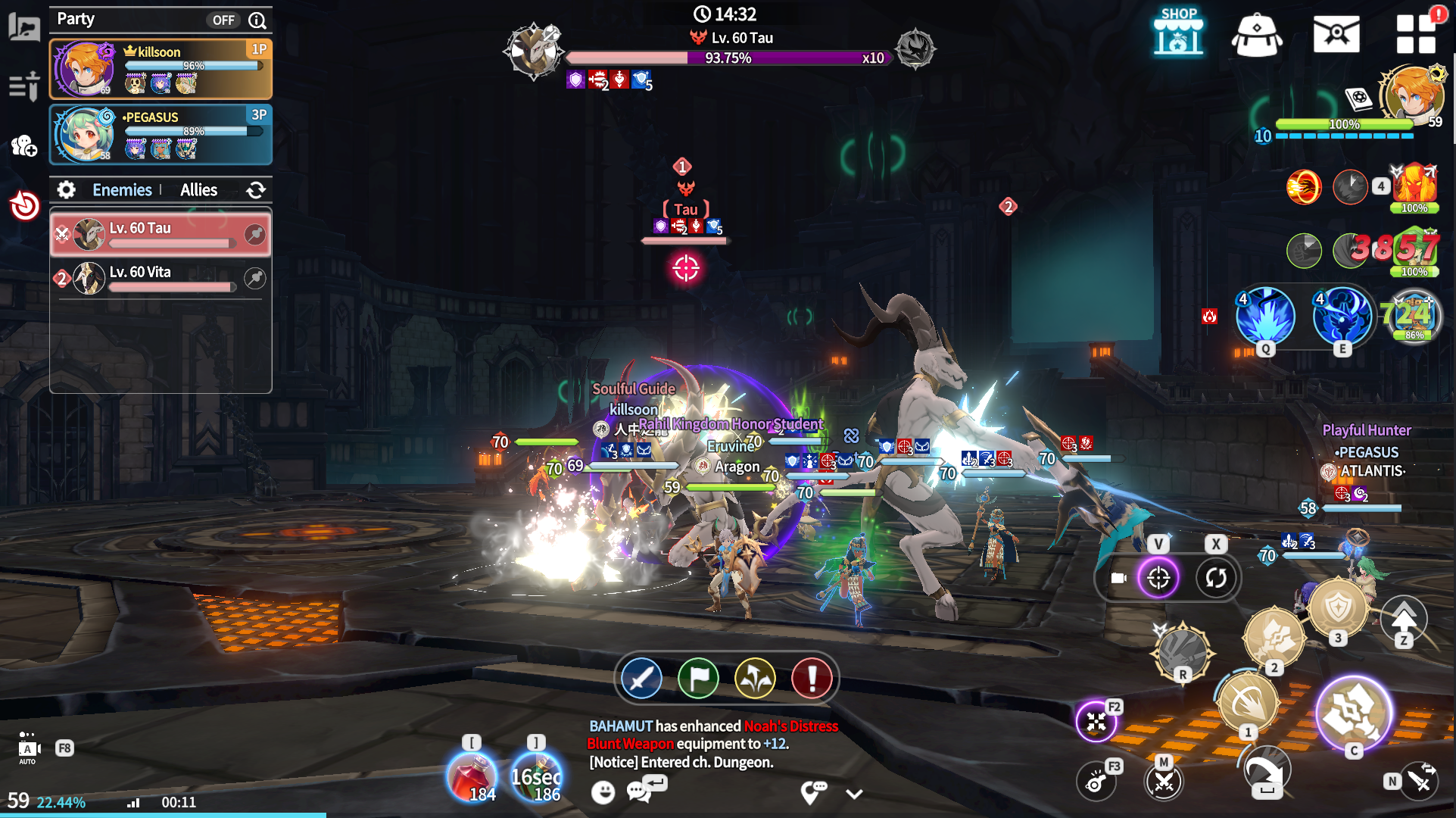The width and height of the screenshot is (1456, 818).
Task: Toggle auto battle mode
Action: tap(28, 748)
